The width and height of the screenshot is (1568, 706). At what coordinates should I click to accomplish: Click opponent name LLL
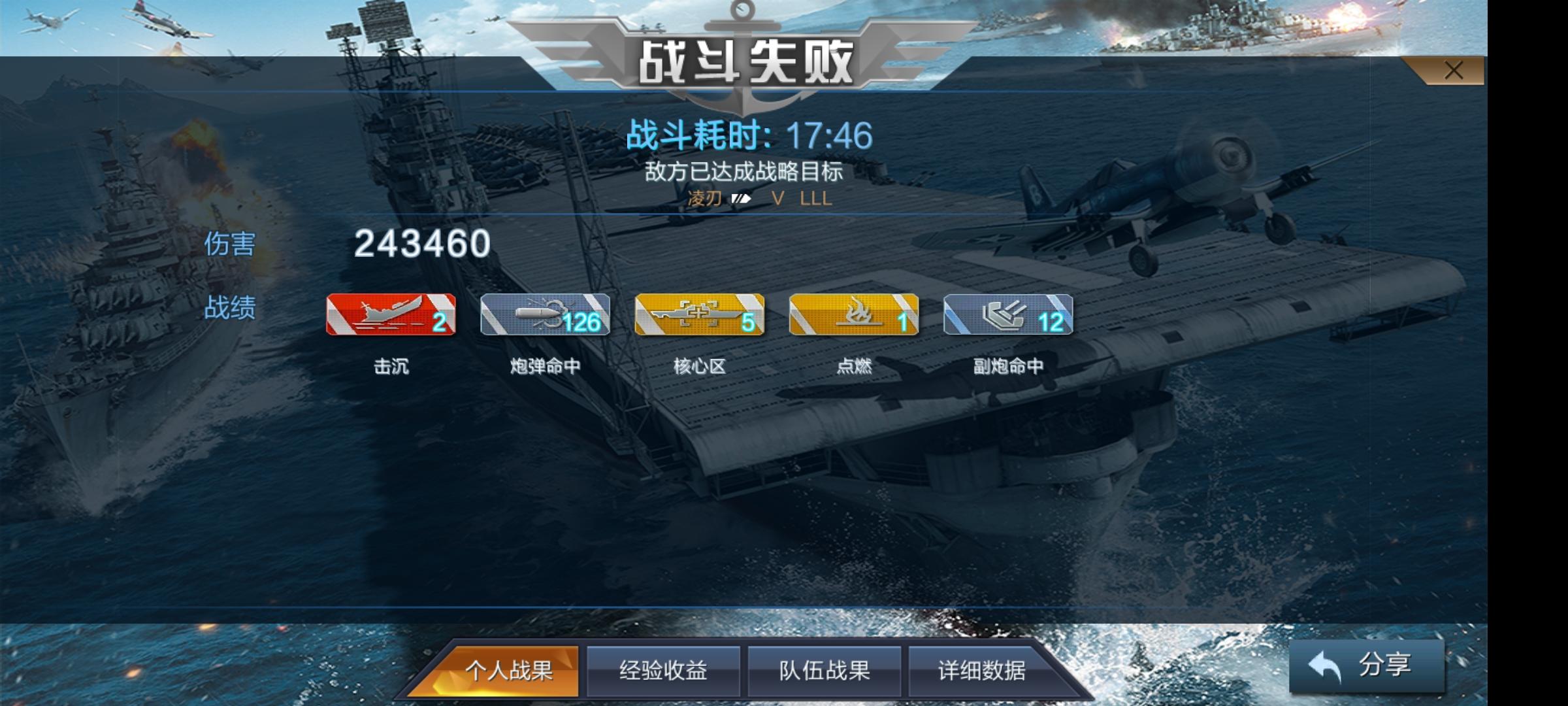[817, 199]
